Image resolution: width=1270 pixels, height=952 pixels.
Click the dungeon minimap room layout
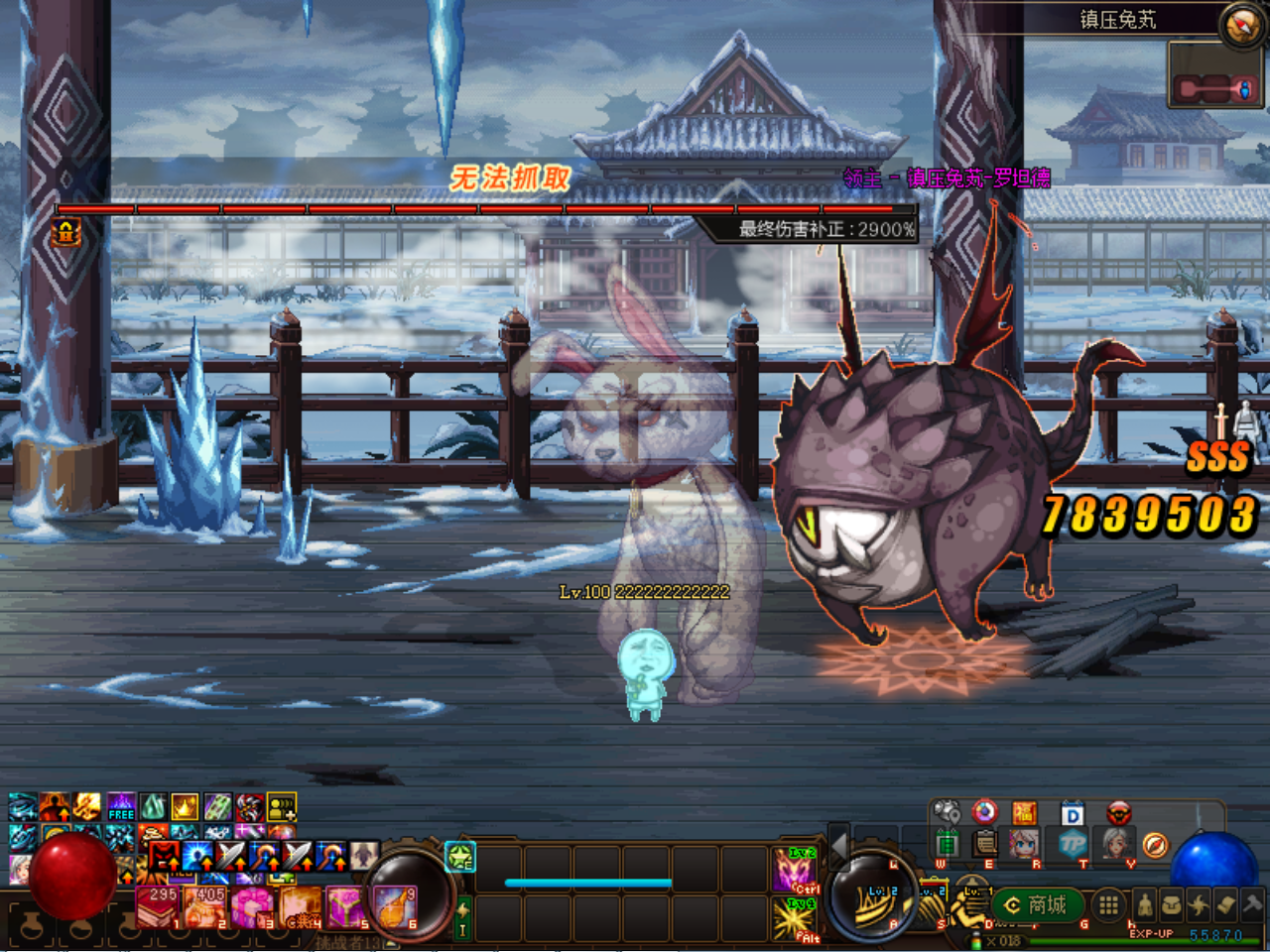coord(1215,87)
